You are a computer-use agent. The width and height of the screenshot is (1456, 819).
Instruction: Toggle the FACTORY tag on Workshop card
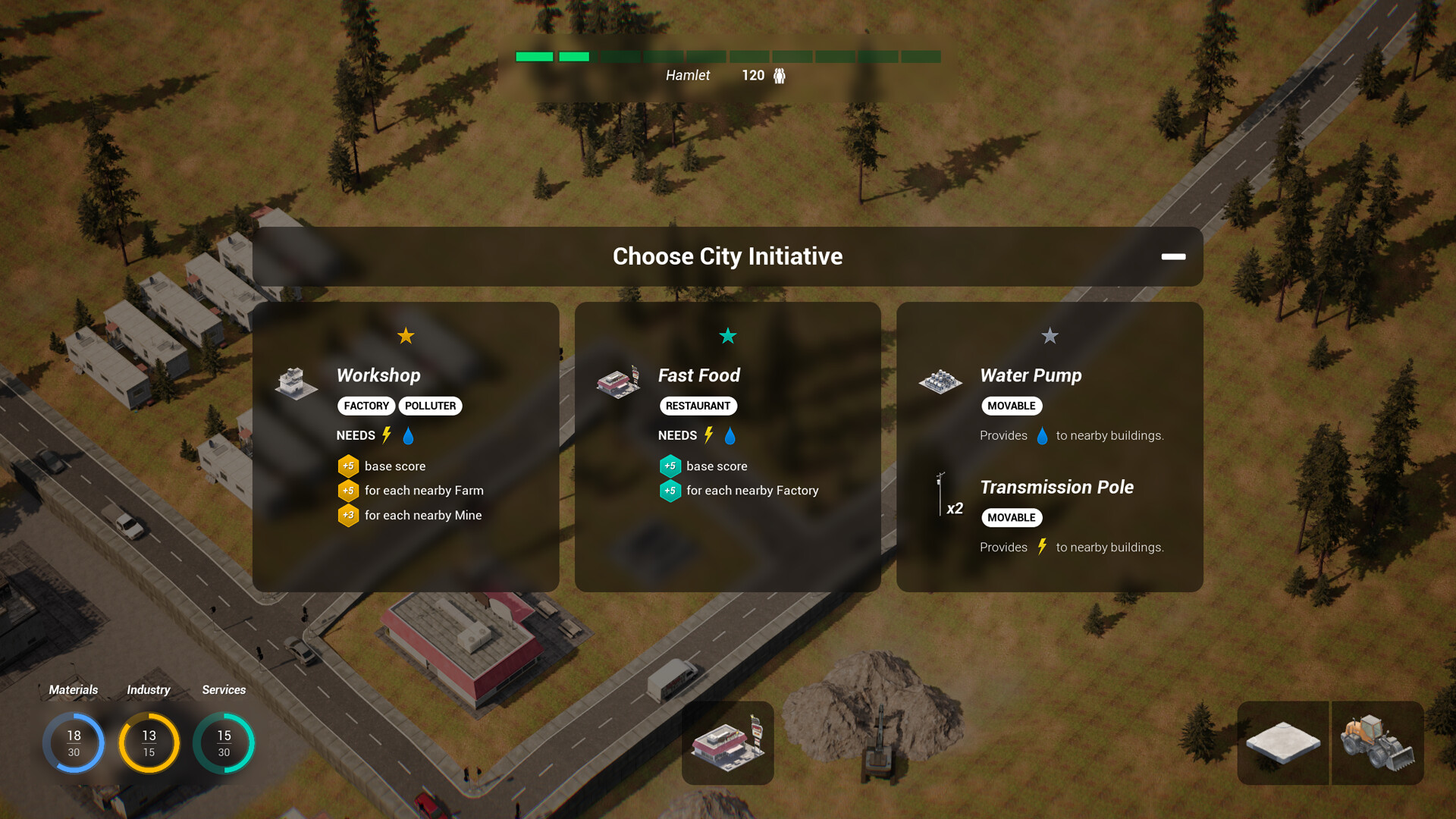tap(366, 406)
